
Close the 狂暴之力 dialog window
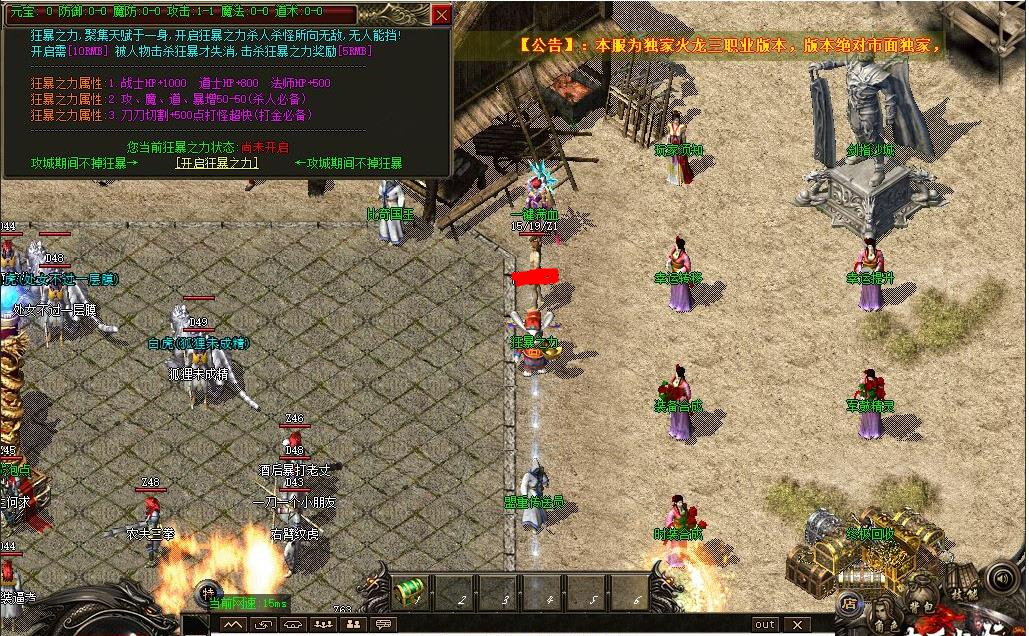441,14
